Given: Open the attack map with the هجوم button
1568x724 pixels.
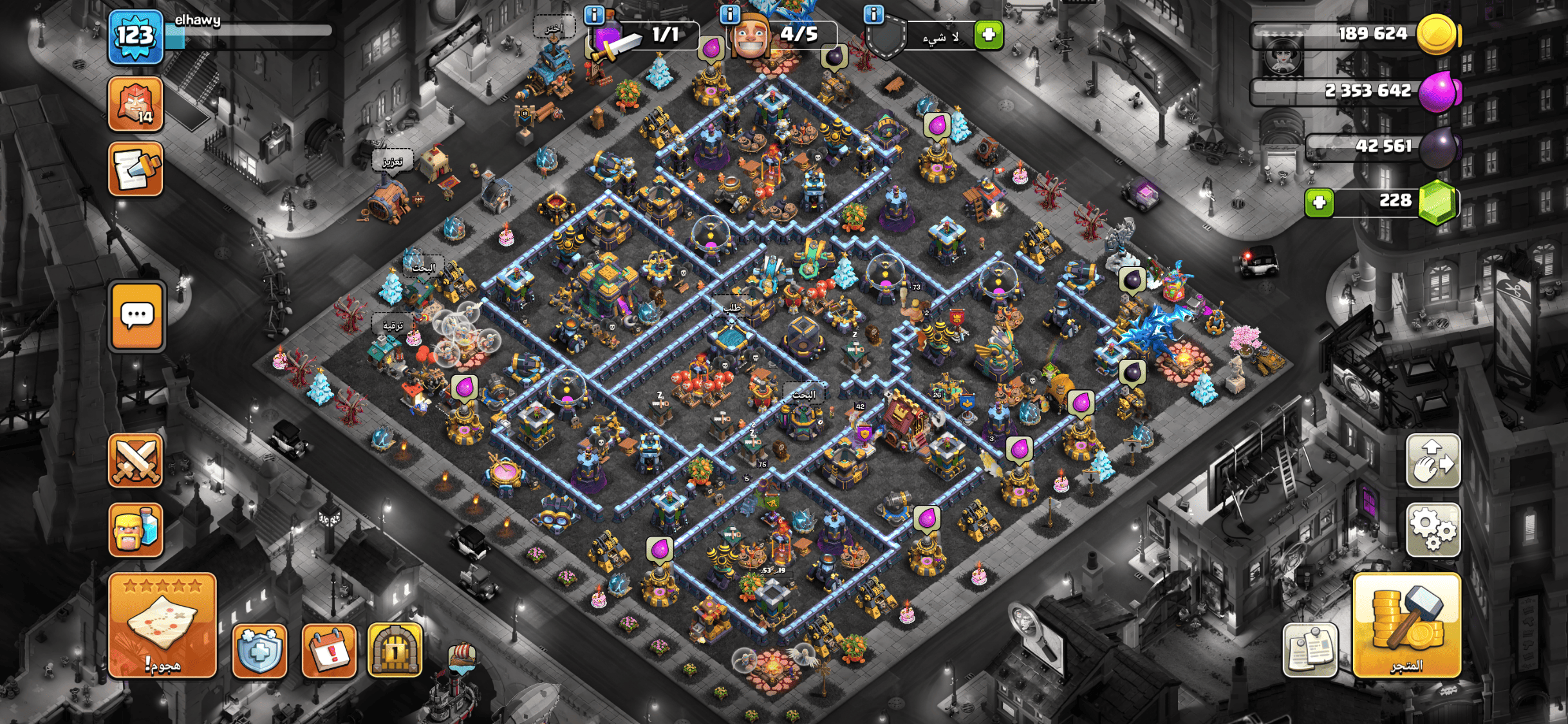Looking at the screenshot, I should [x=162, y=625].
